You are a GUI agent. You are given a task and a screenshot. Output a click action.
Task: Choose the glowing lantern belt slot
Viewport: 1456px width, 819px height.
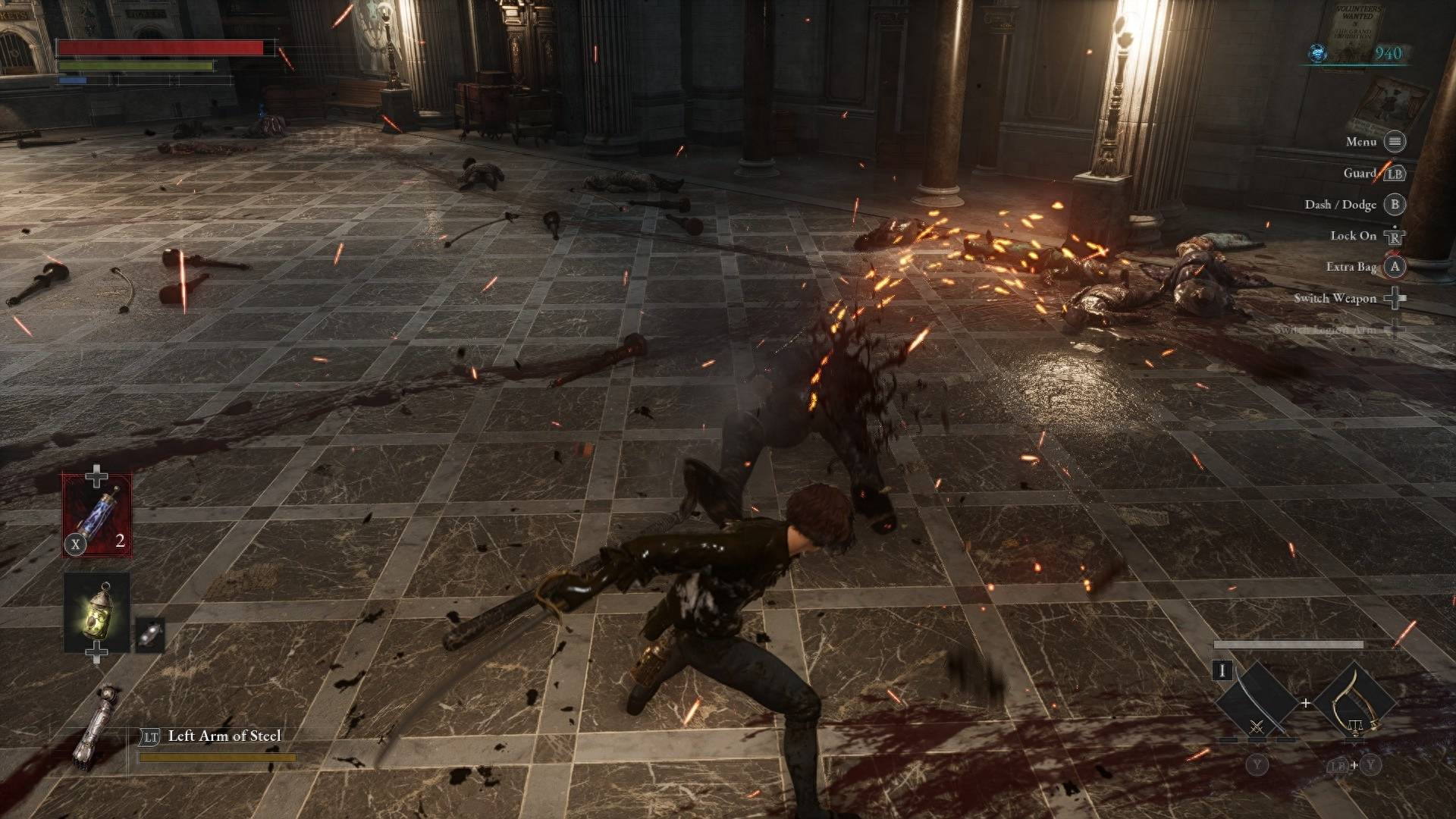click(97, 612)
